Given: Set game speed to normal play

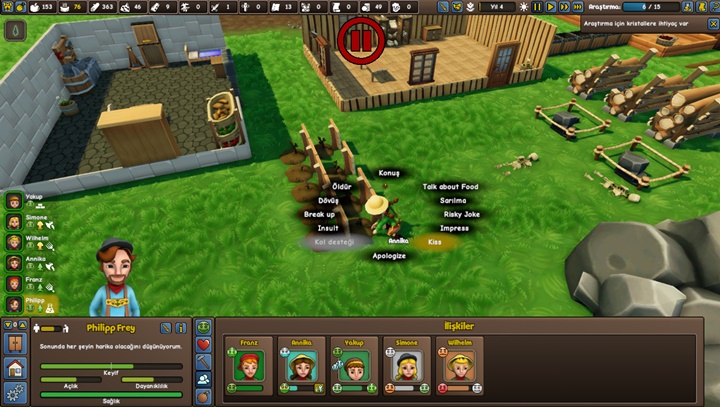Looking at the screenshot, I should click(550, 7).
